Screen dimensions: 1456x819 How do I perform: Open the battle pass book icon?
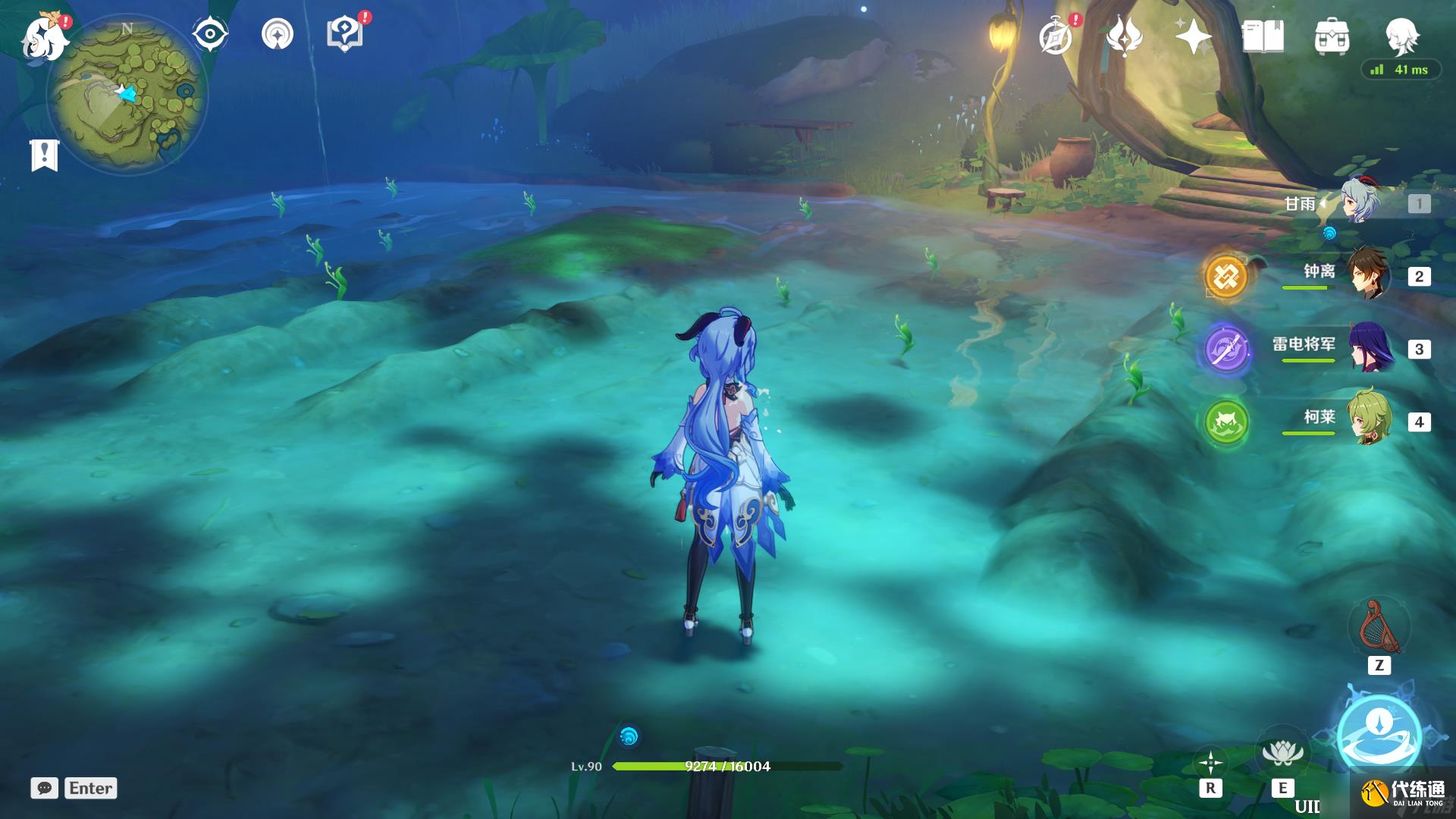coord(1263,36)
